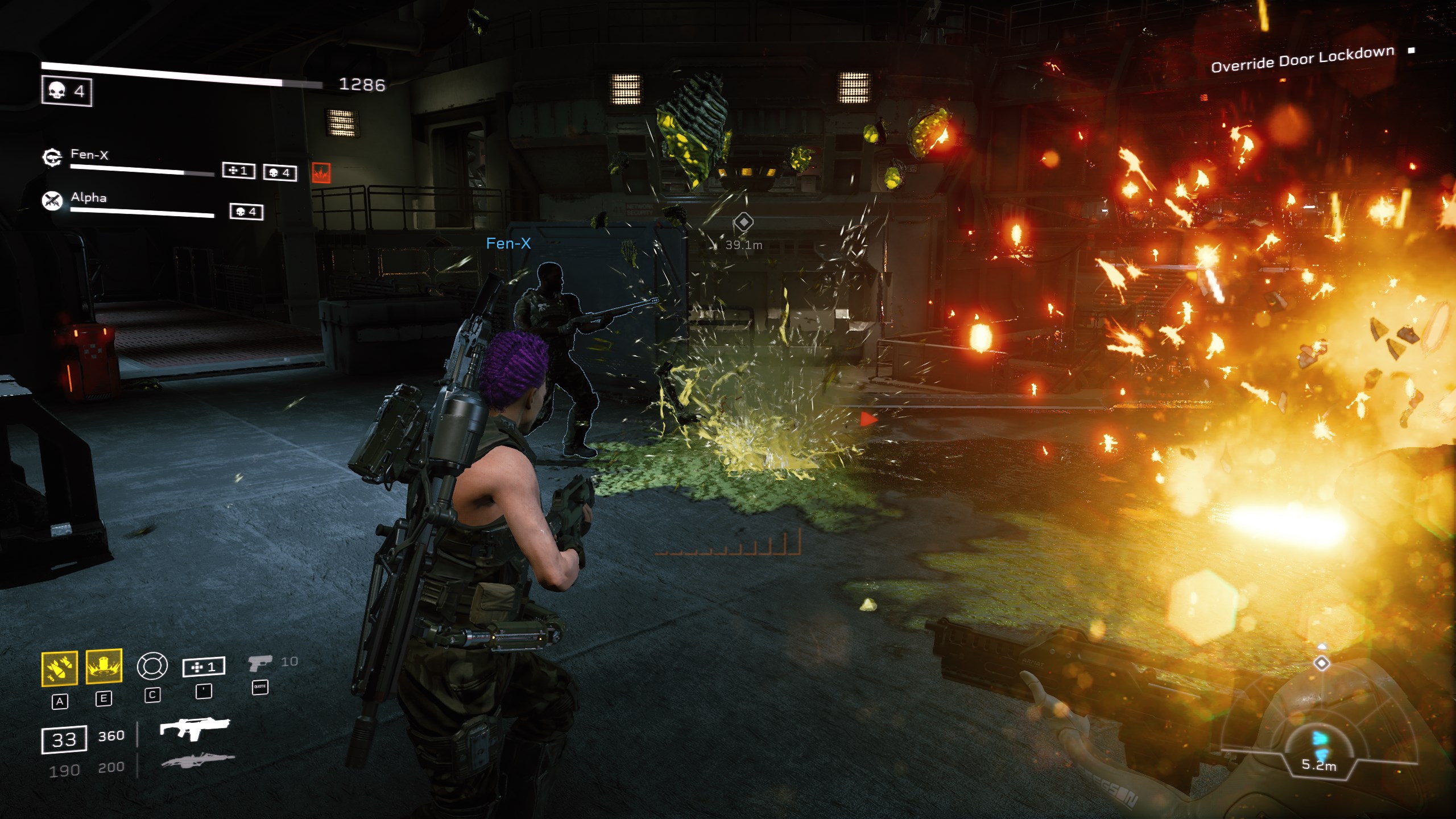Use the first aid kit slot
This screenshot has height=819, width=1456.
pyautogui.click(x=204, y=667)
